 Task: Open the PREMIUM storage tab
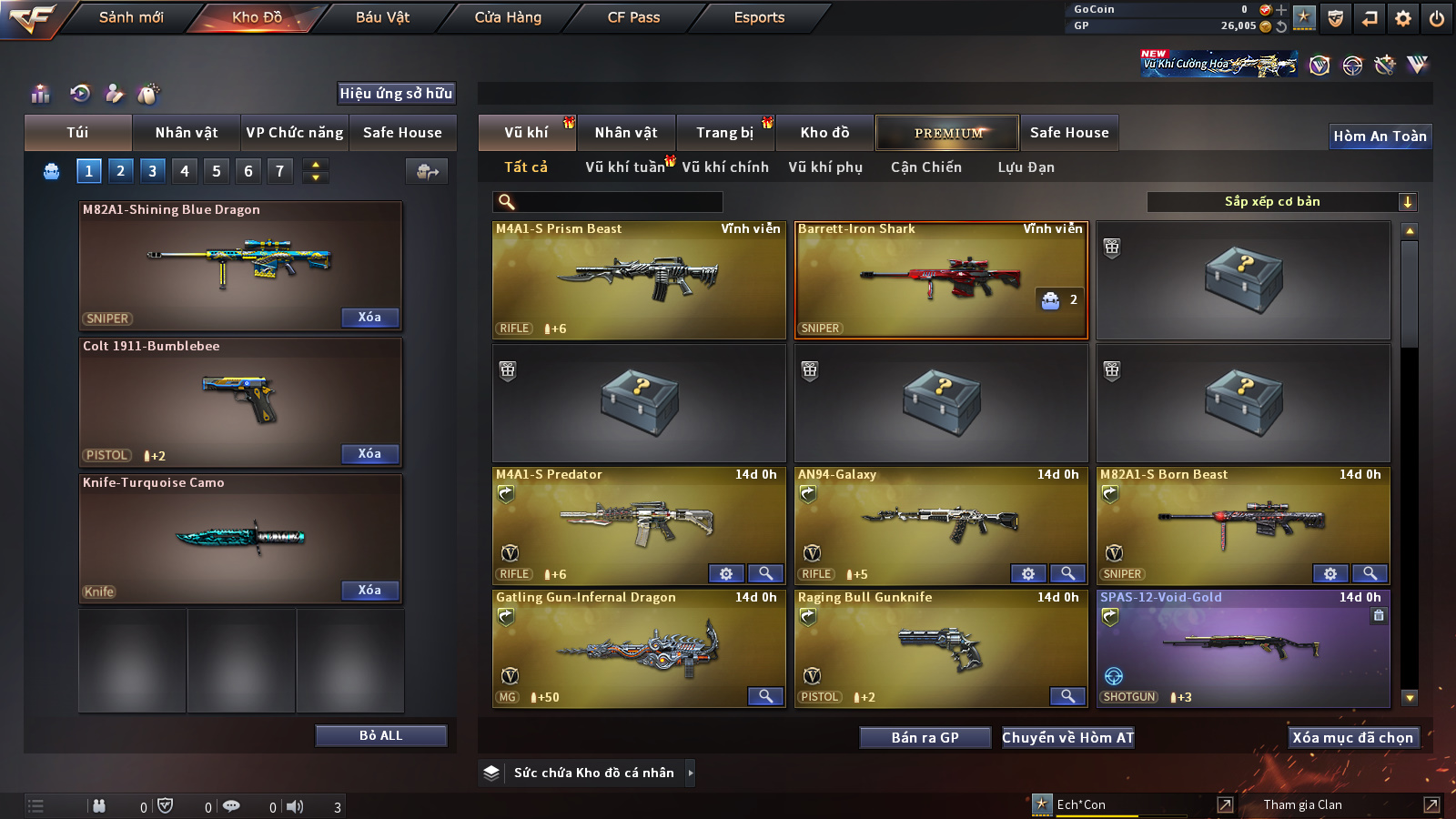point(947,133)
